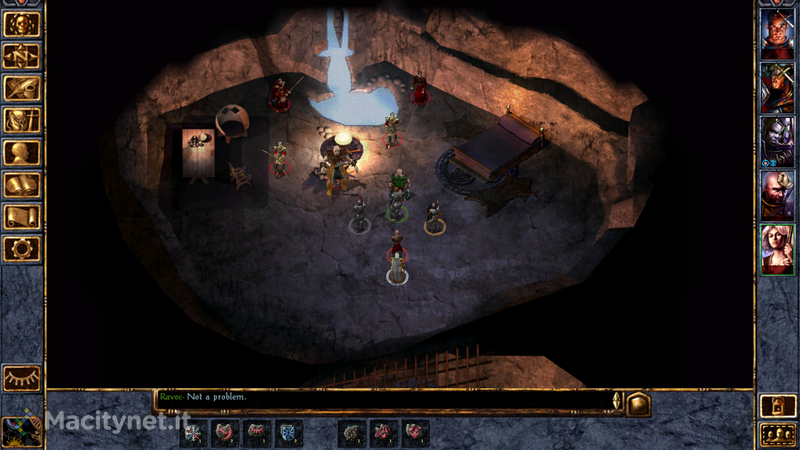Screen dimensions: 800x450
Task: Select the pale dark-haired character portrait
Action: [x=777, y=139]
